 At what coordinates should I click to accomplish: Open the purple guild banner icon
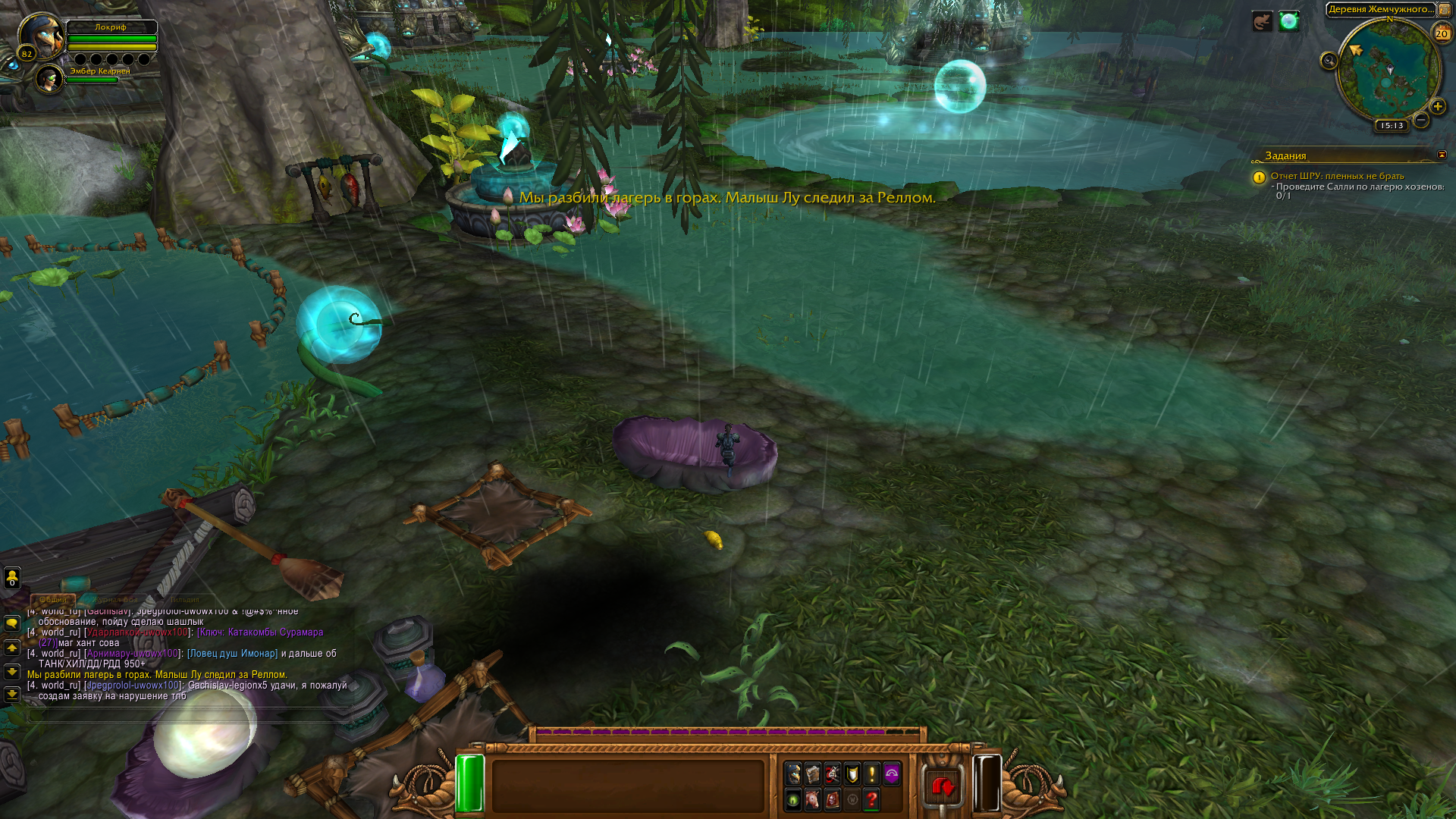click(x=892, y=773)
